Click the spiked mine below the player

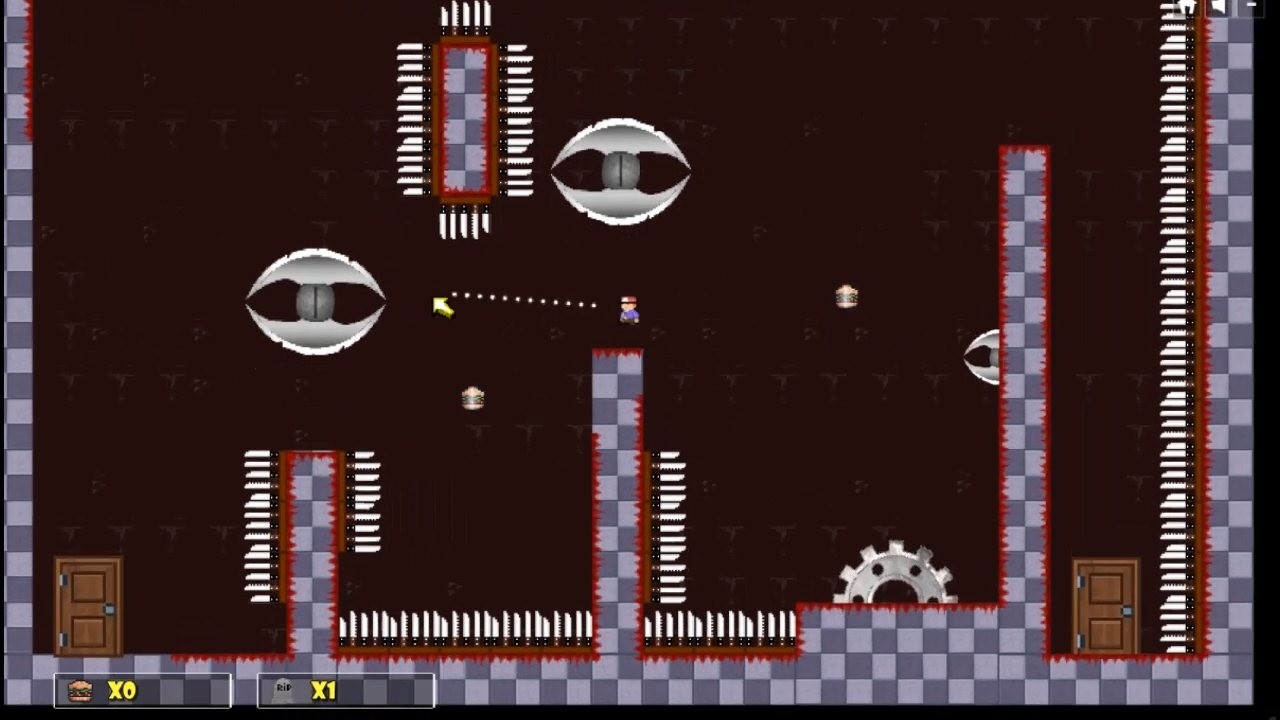(473, 398)
